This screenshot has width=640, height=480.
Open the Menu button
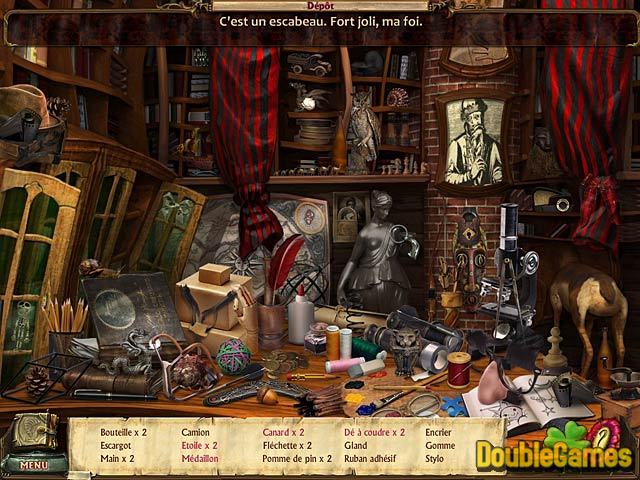pos(34,465)
